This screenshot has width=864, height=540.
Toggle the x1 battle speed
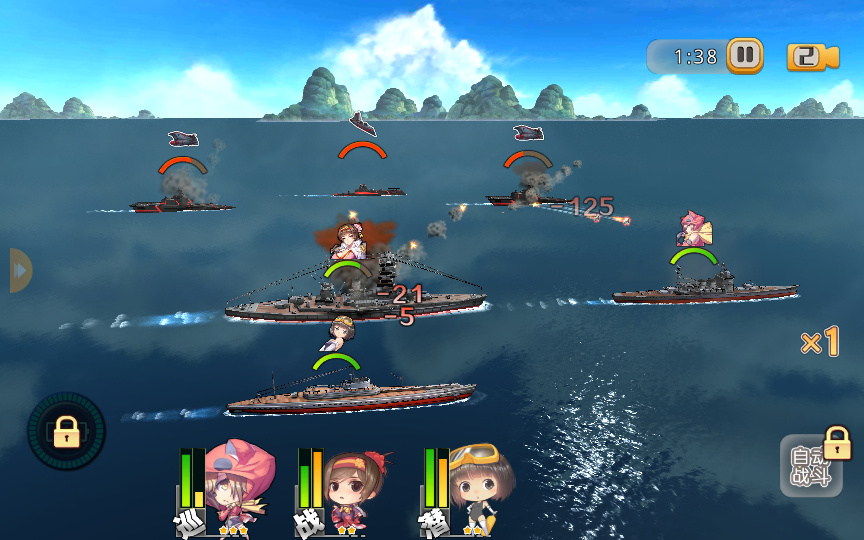pos(818,343)
